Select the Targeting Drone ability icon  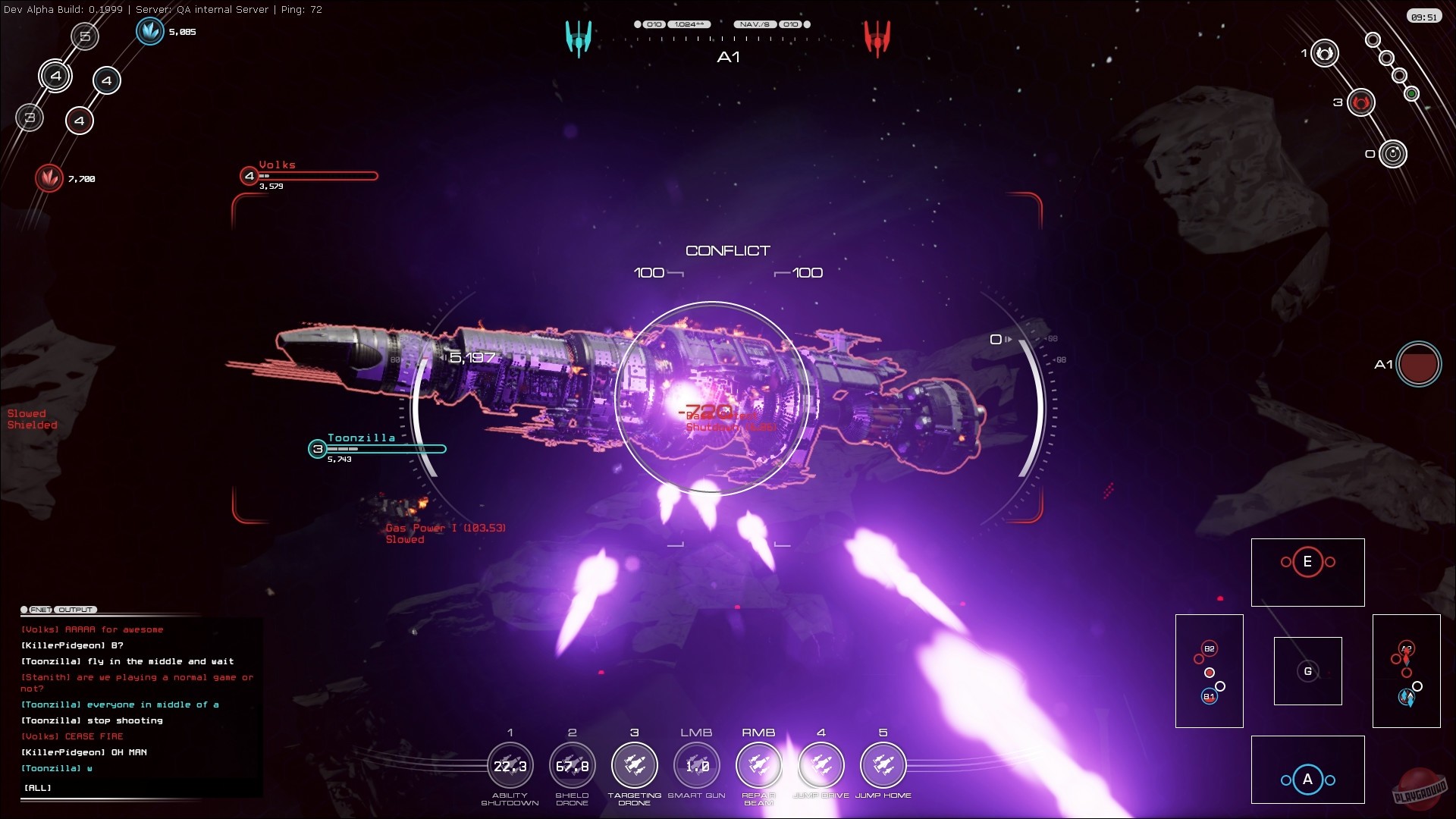635,765
